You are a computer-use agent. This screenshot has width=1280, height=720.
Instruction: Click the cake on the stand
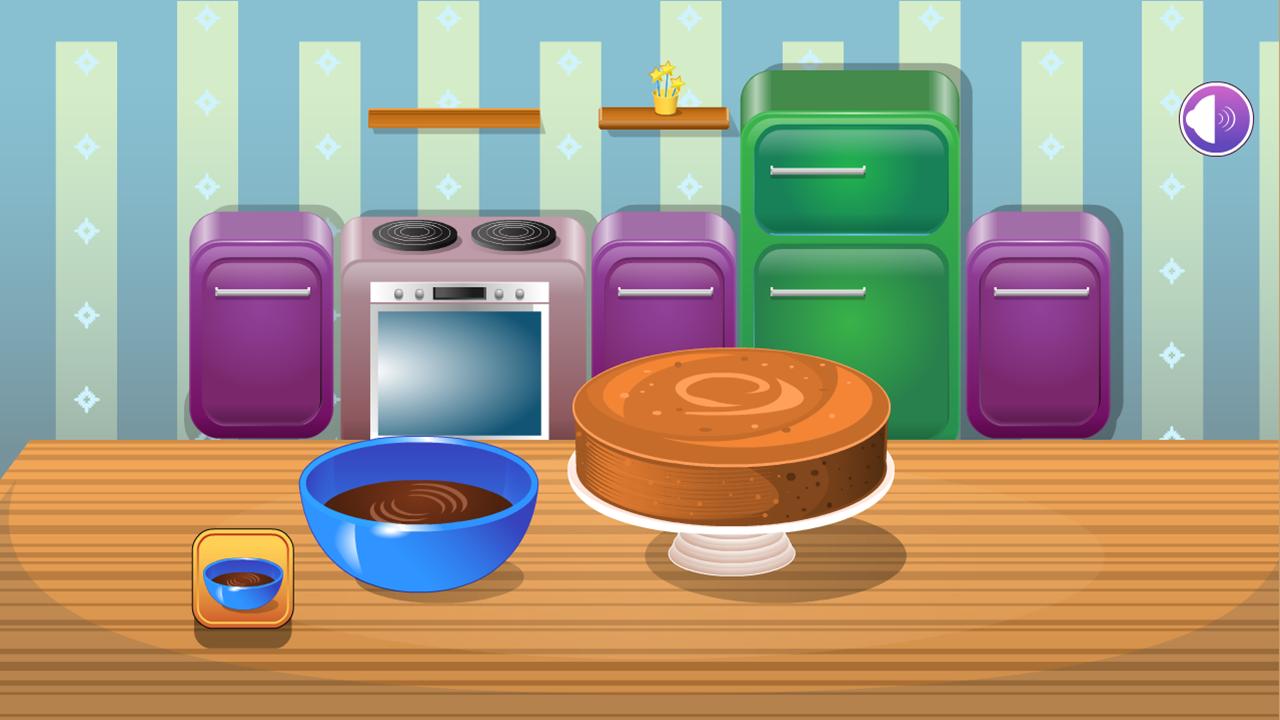(x=730, y=430)
